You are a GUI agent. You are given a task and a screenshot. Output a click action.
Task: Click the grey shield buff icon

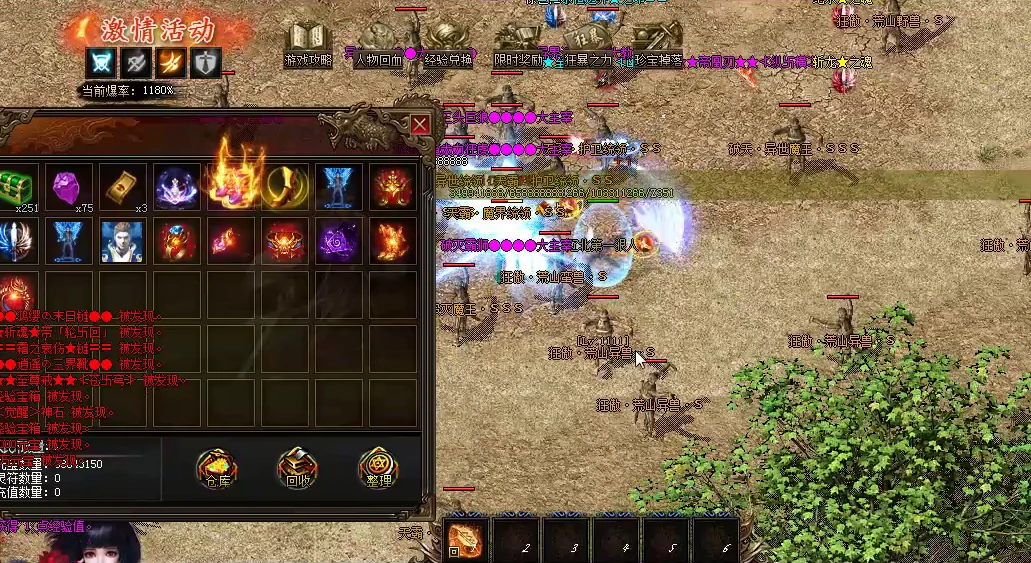tap(205, 62)
